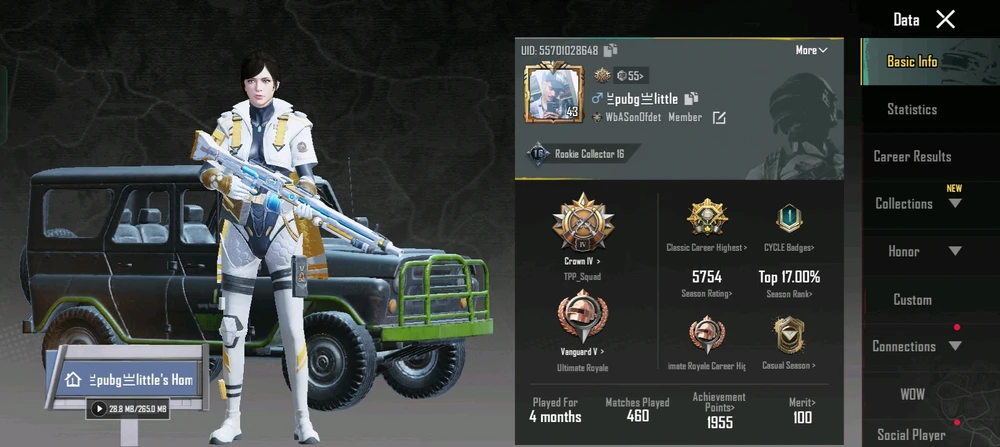Open the More dropdown menu
The width and height of the screenshot is (1000, 447).
point(811,50)
